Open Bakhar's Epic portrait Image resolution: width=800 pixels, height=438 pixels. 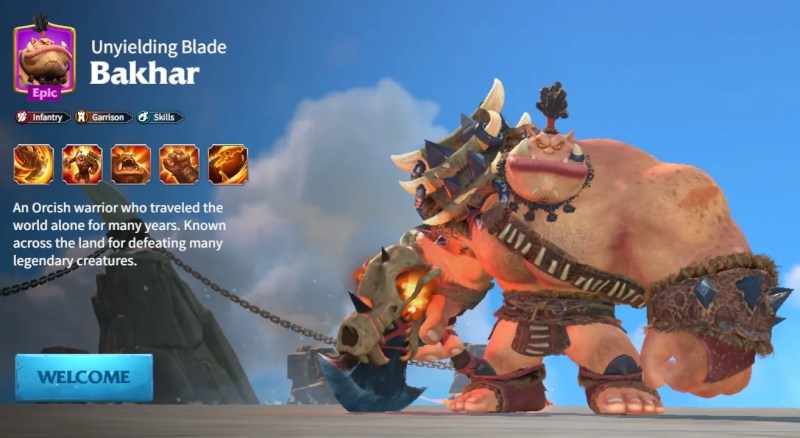[x=43, y=60]
